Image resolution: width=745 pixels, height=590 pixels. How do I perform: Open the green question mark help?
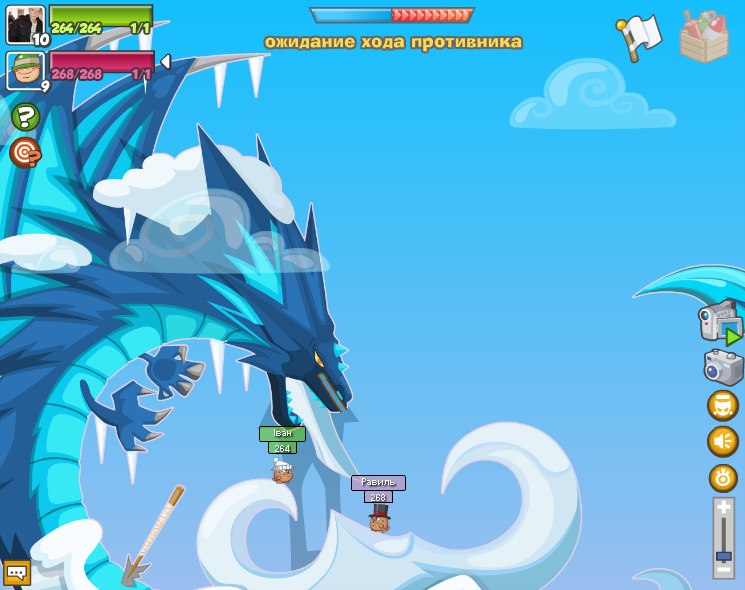coord(25,117)
